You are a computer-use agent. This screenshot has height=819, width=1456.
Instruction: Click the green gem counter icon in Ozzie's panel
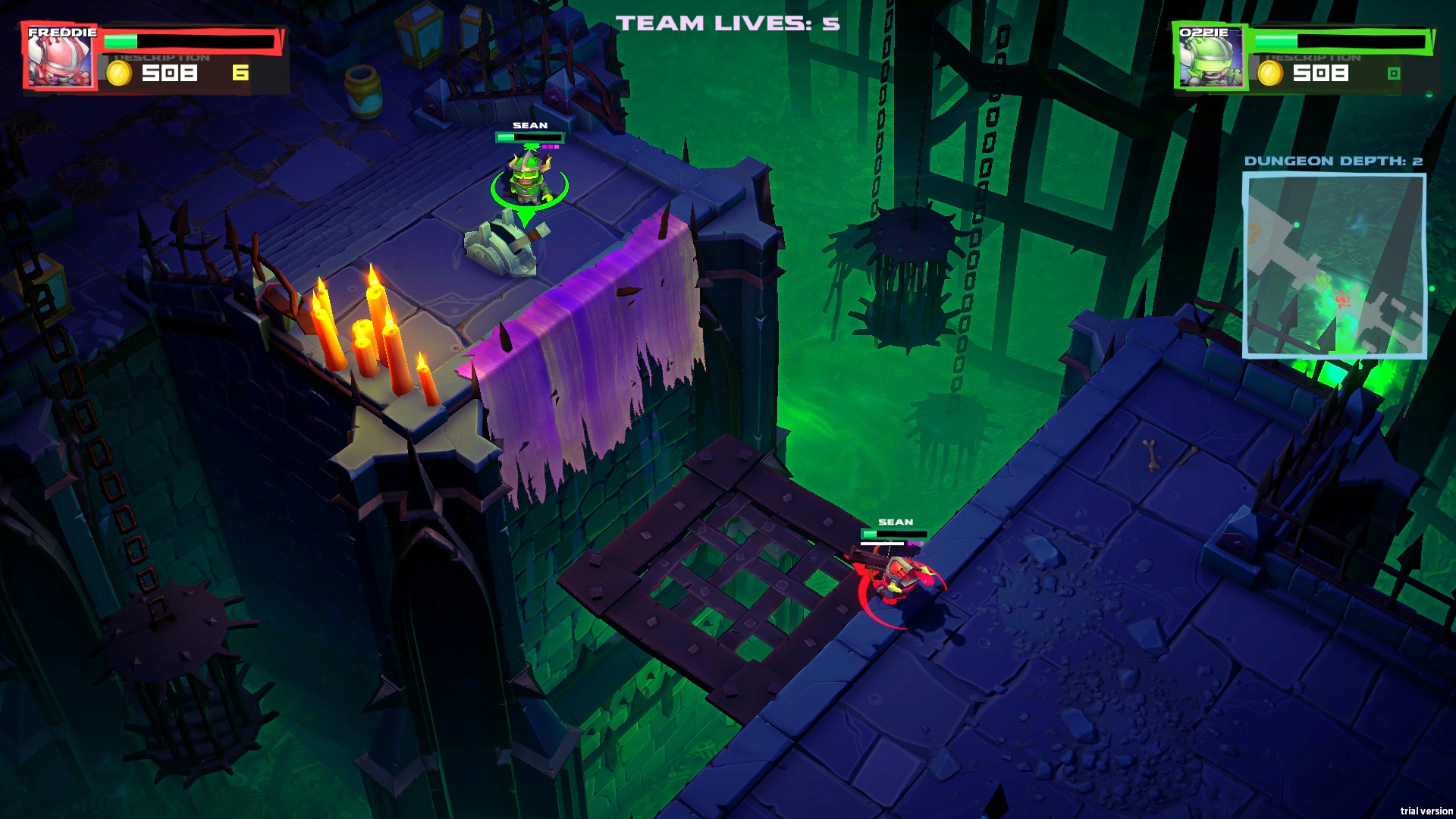1395,72
